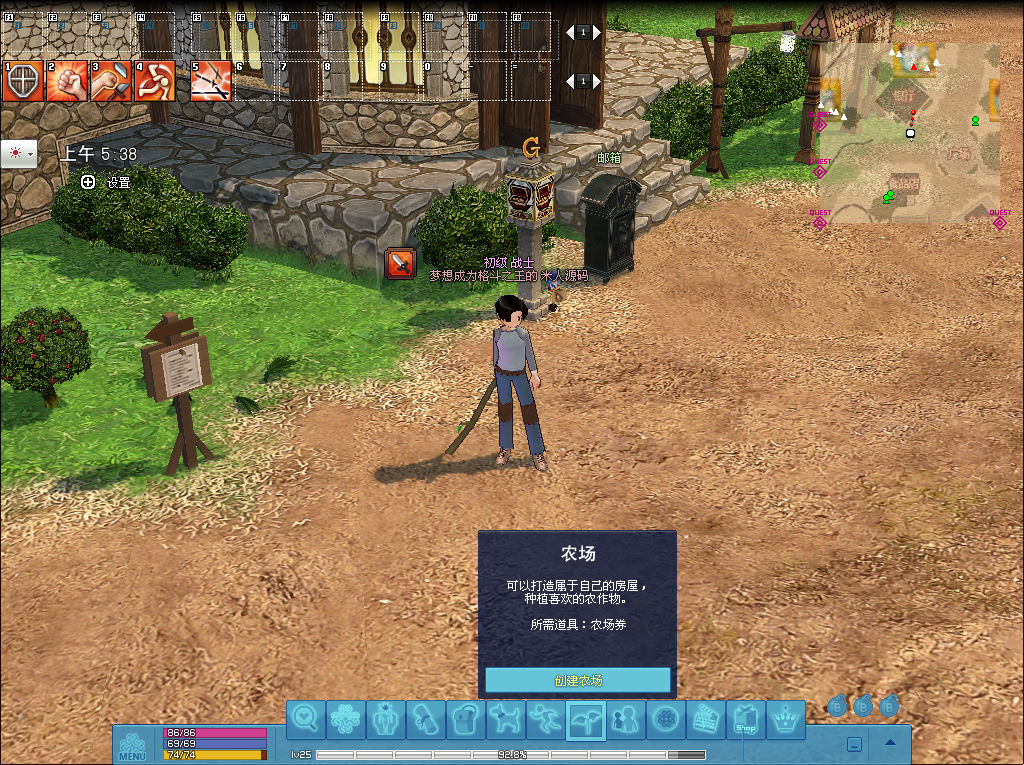Activate the kick skill in slot 4
Viewport: 1024px width, 765px height.
point(155,81)
